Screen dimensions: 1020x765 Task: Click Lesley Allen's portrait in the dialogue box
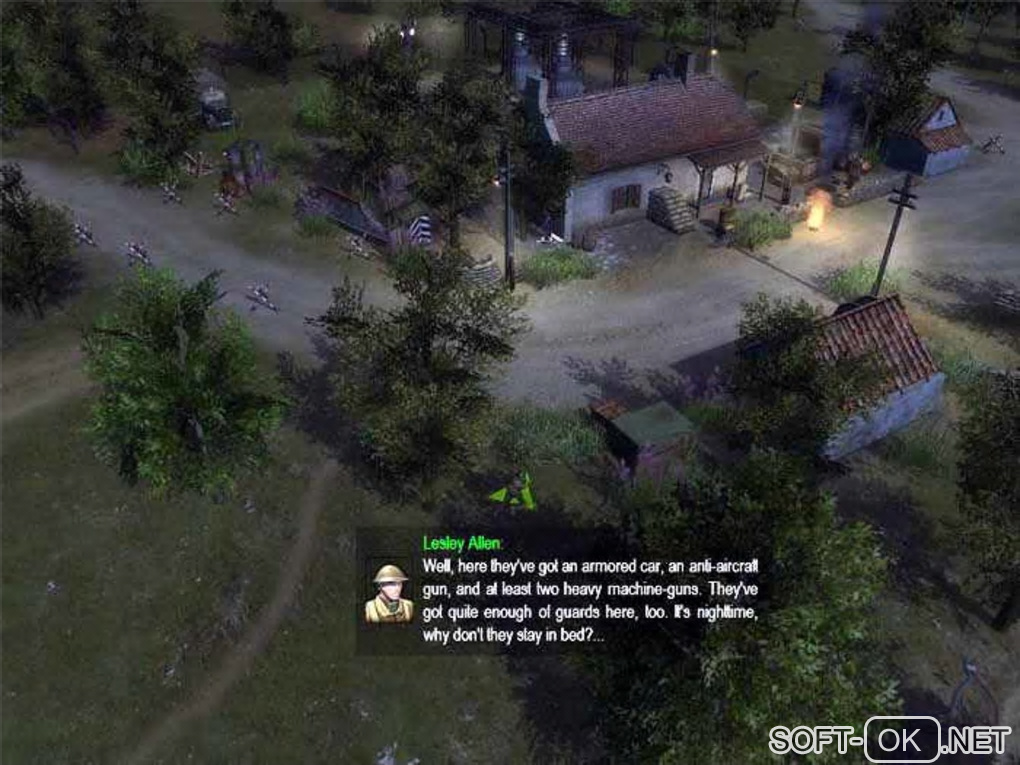[388, 593]
